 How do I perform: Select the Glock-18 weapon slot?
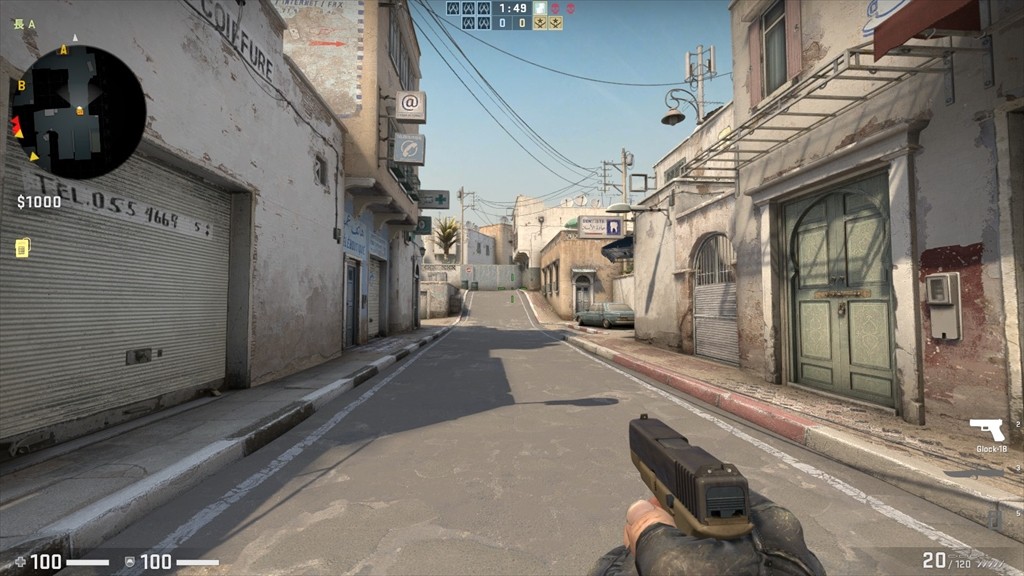pos(987,431)
